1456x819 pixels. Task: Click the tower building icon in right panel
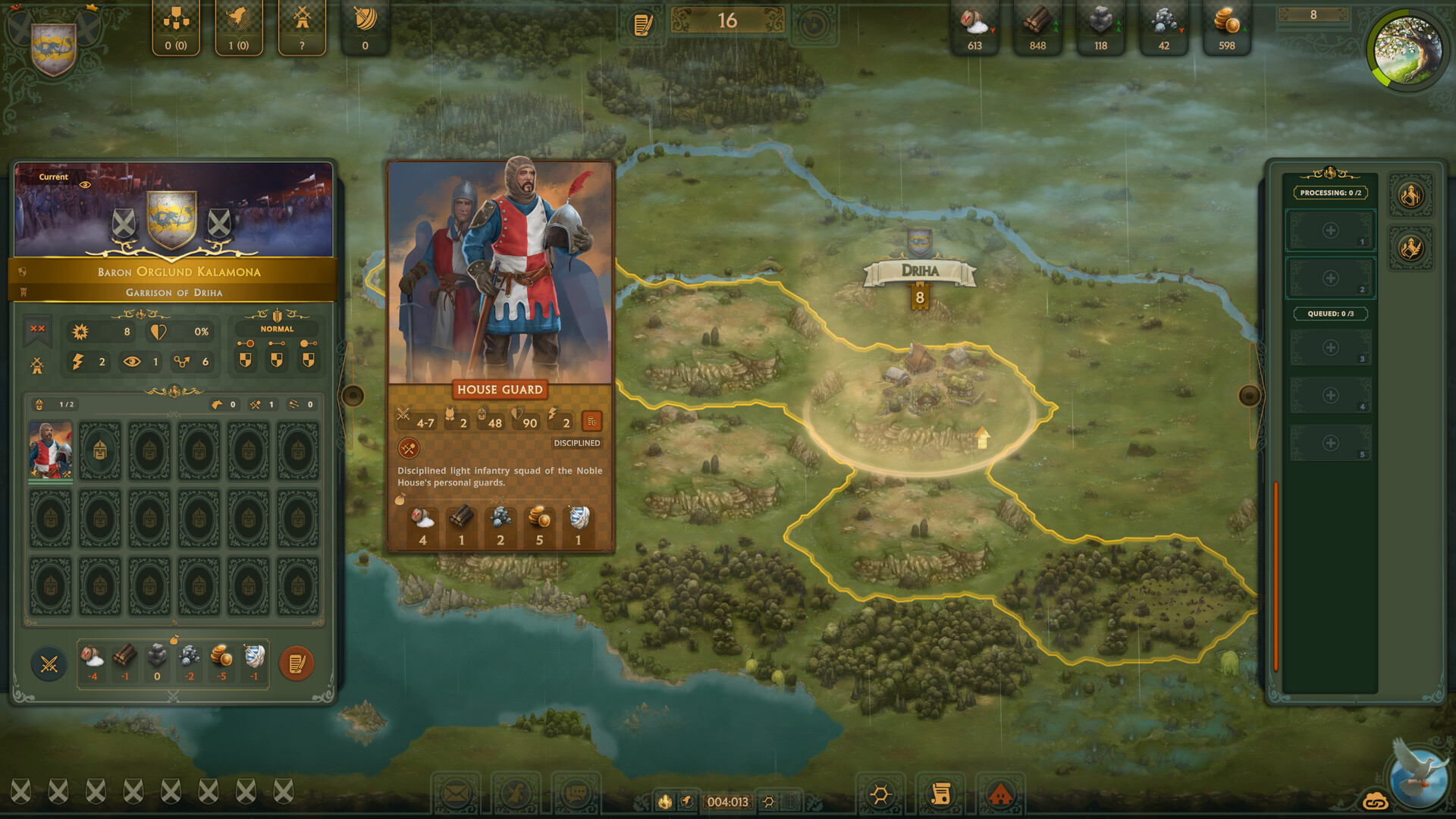(1411, 195)
